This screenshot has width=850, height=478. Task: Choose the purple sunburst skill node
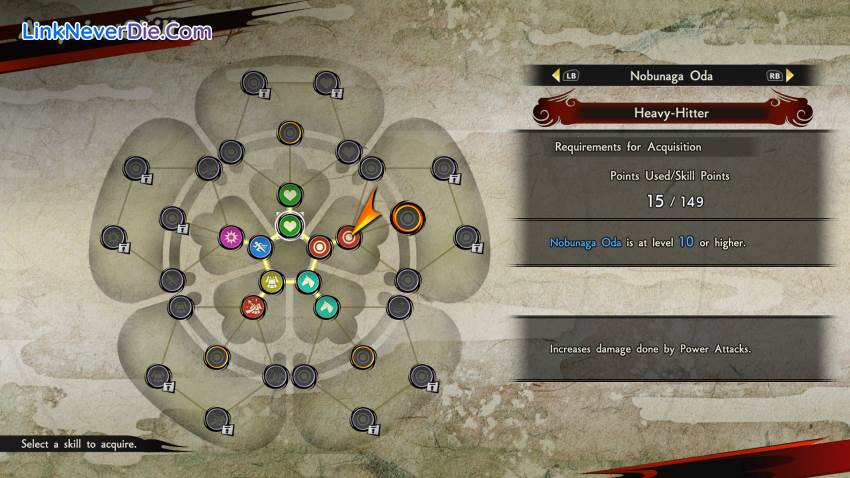231,237
